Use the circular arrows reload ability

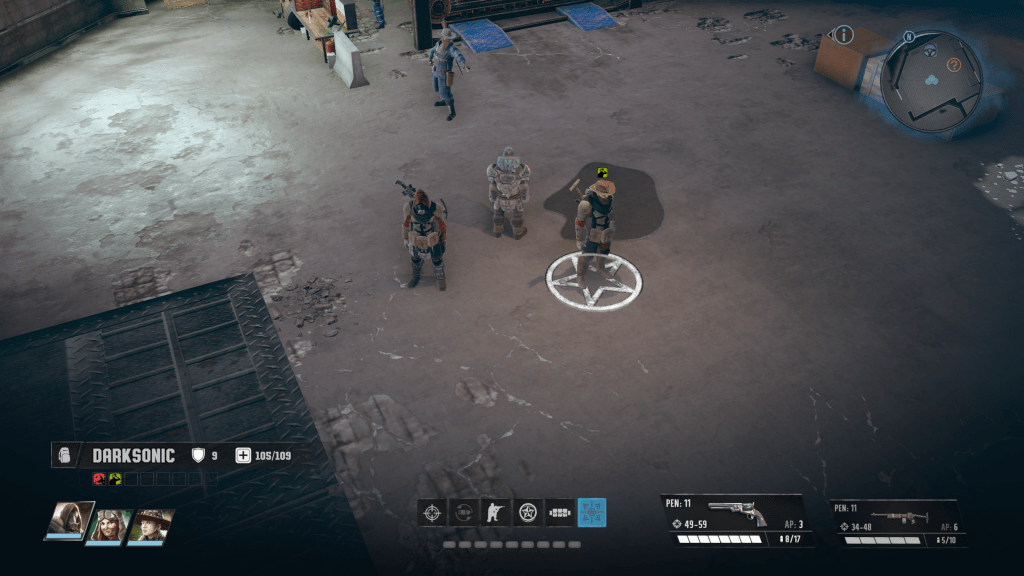464,513
